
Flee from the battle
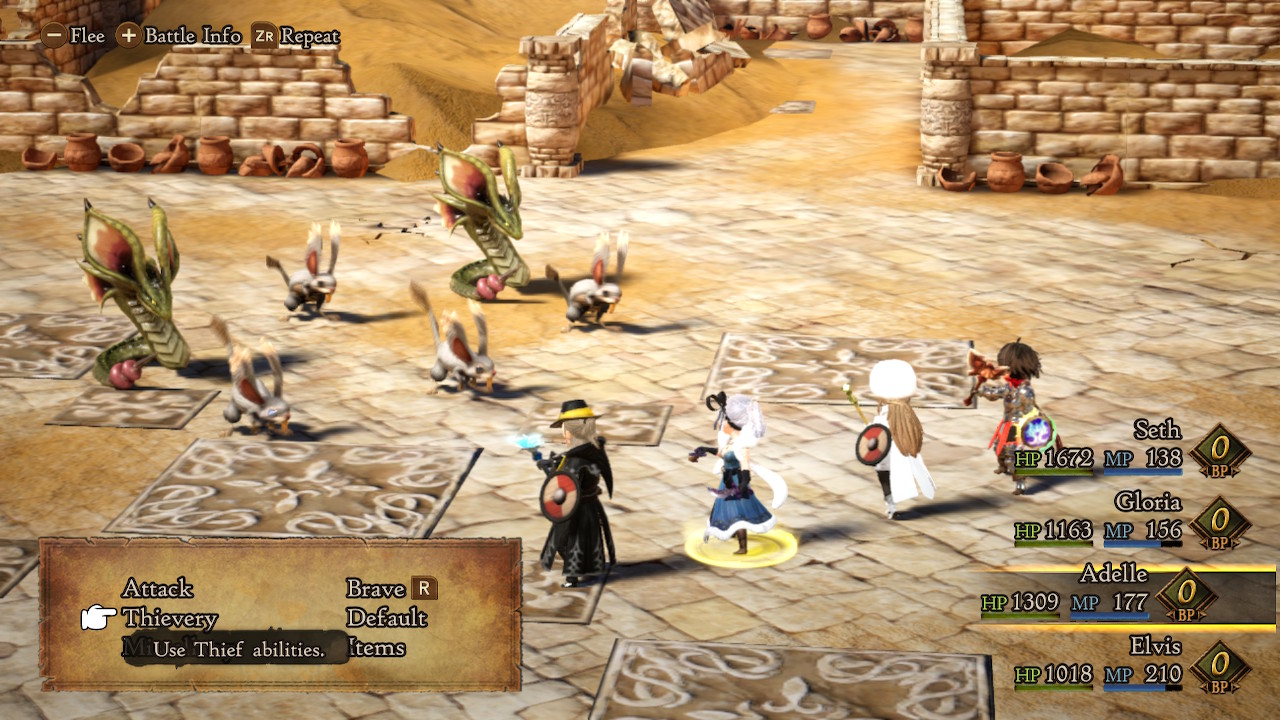73,36
